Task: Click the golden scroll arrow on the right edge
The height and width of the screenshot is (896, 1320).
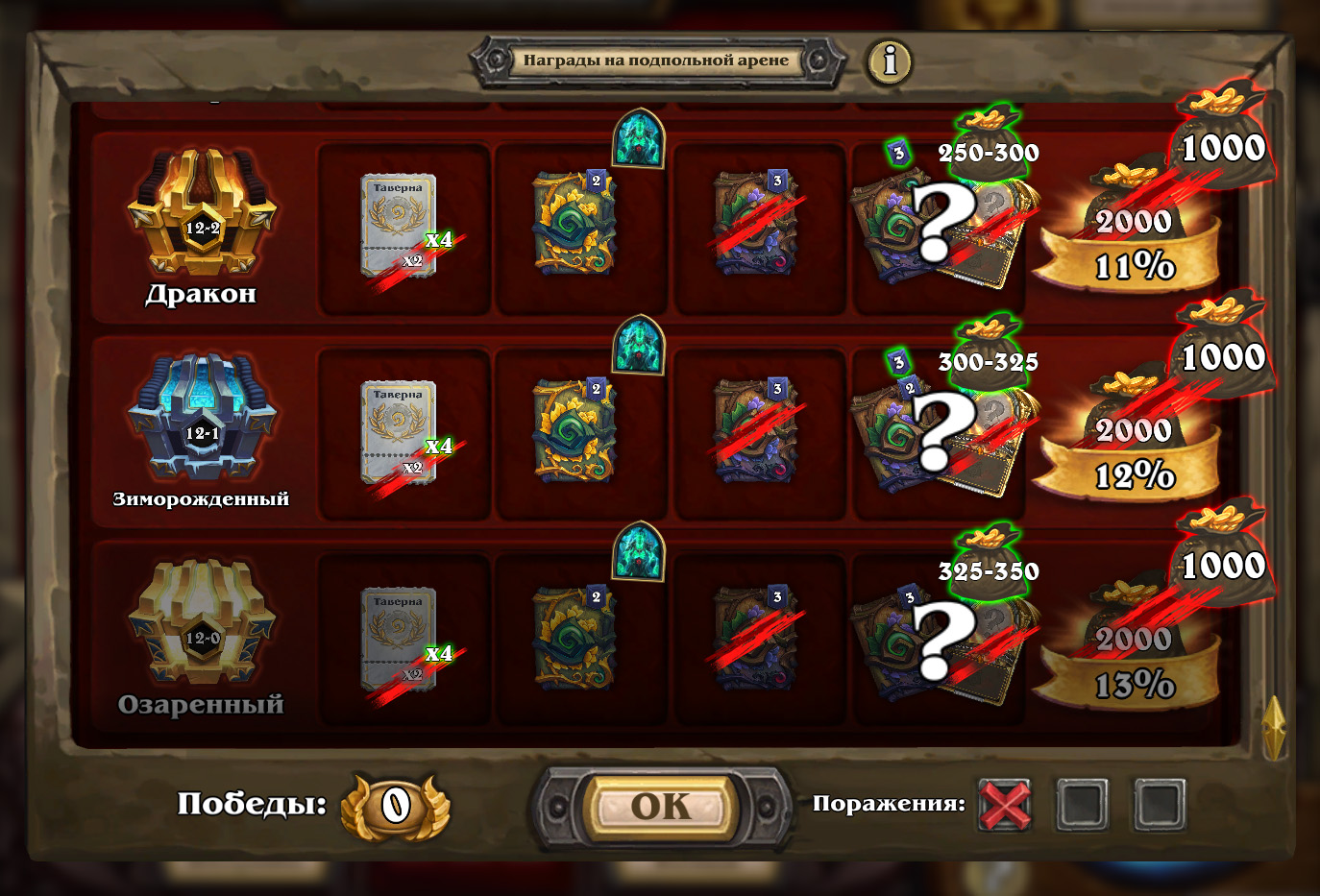Action: click(x=1274, y=727)
